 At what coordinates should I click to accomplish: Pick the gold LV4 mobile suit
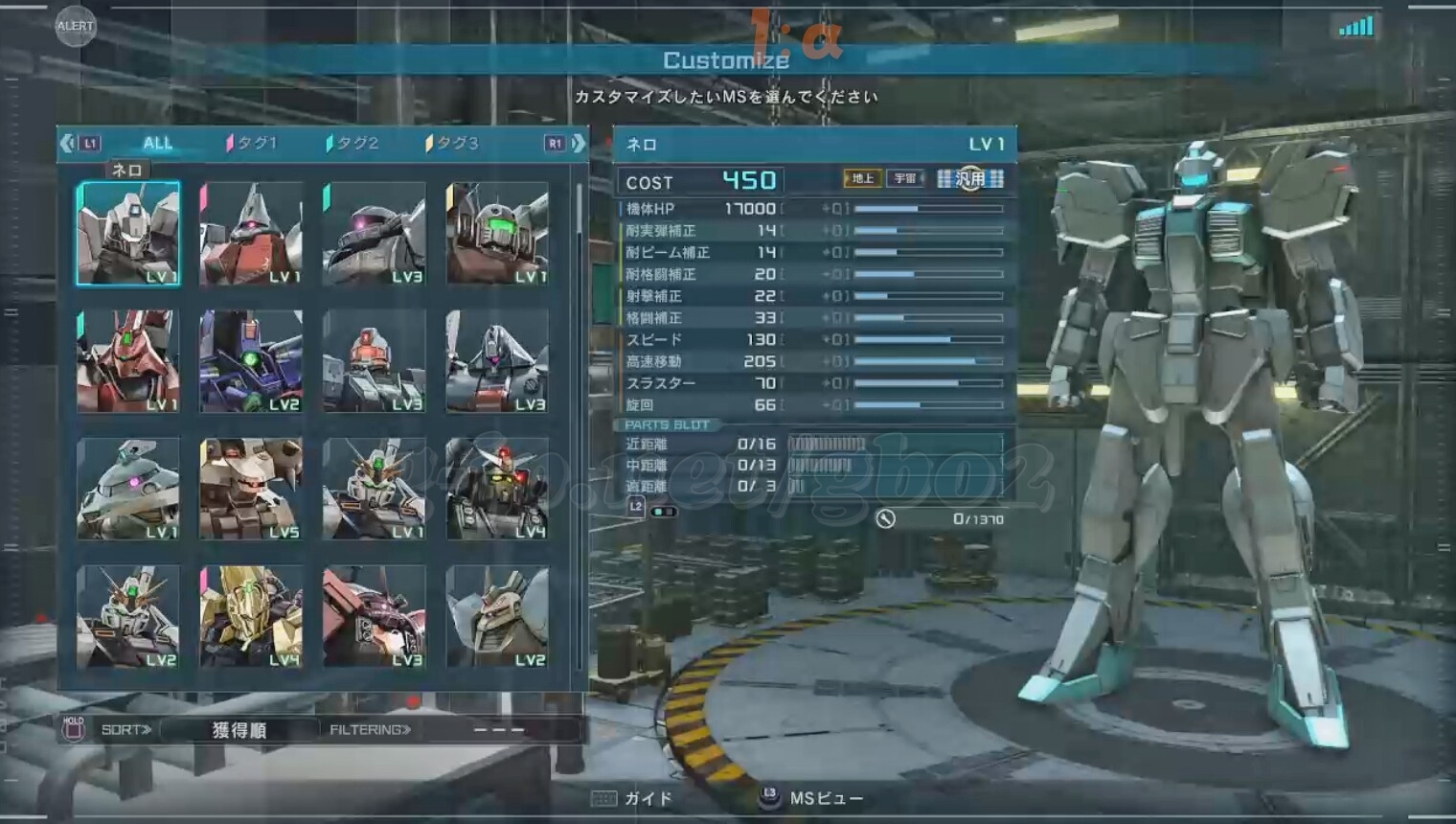click(x=251, y=616)
